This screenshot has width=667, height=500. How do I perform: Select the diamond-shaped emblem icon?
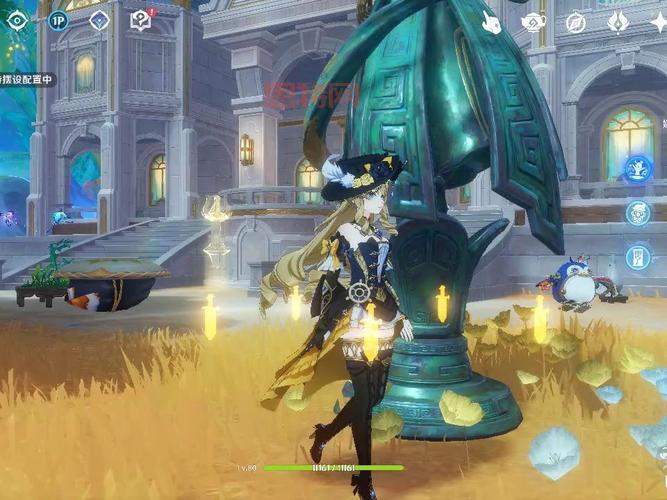[99, 20]
